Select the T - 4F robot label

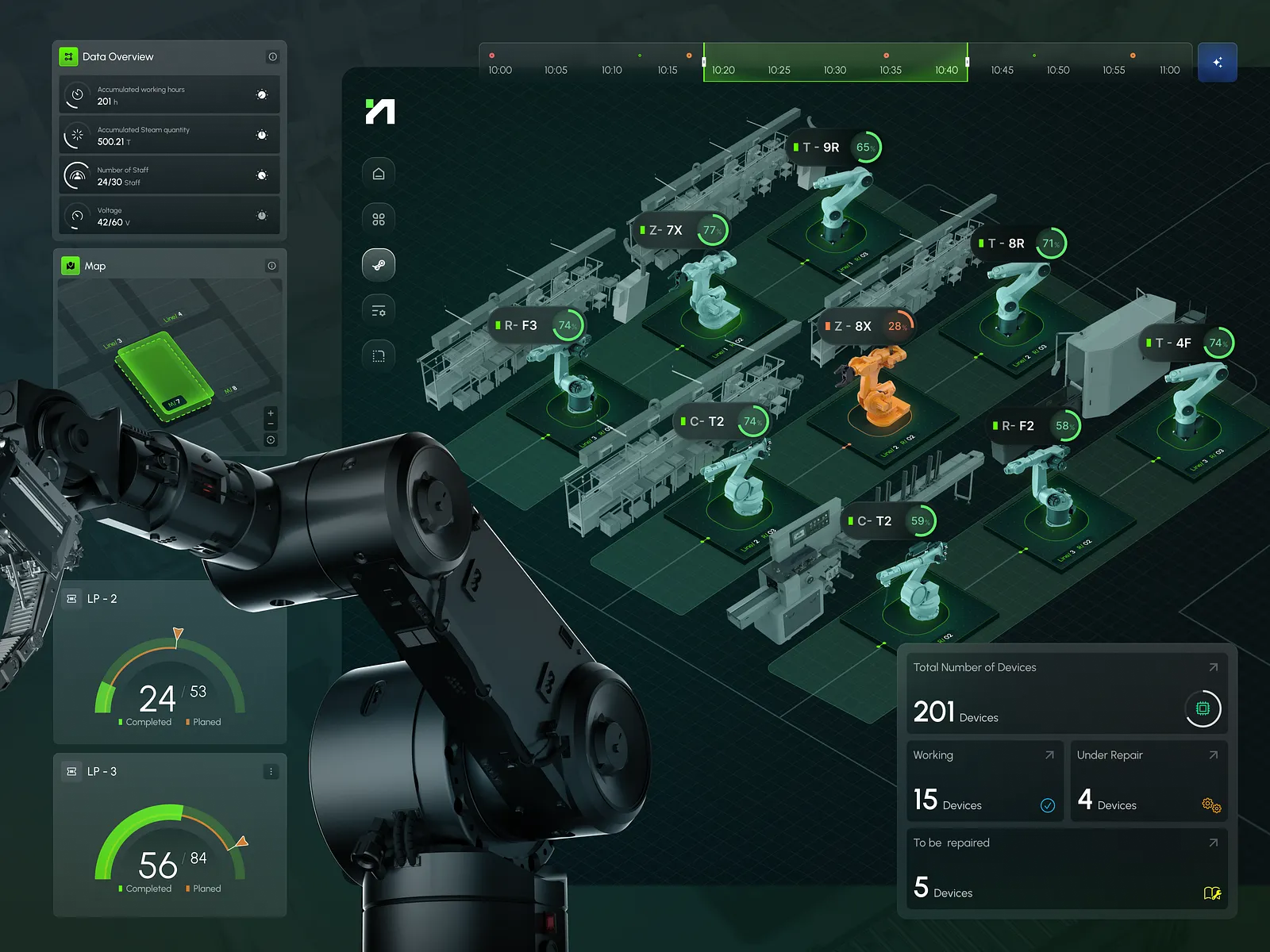pyautogui.click(x=1173, y=344)
